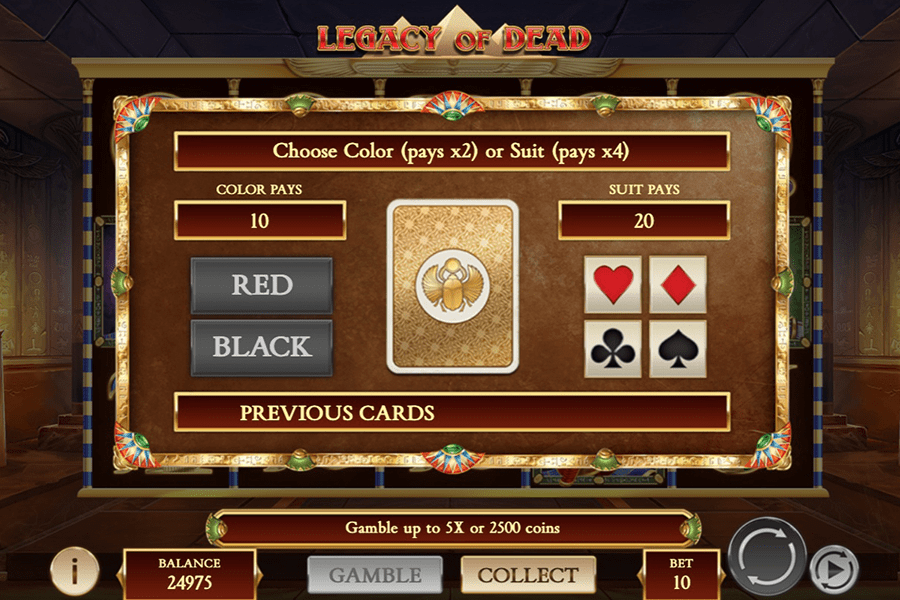
Task: Pick the diamonds suit
Action: click(677, 284)
